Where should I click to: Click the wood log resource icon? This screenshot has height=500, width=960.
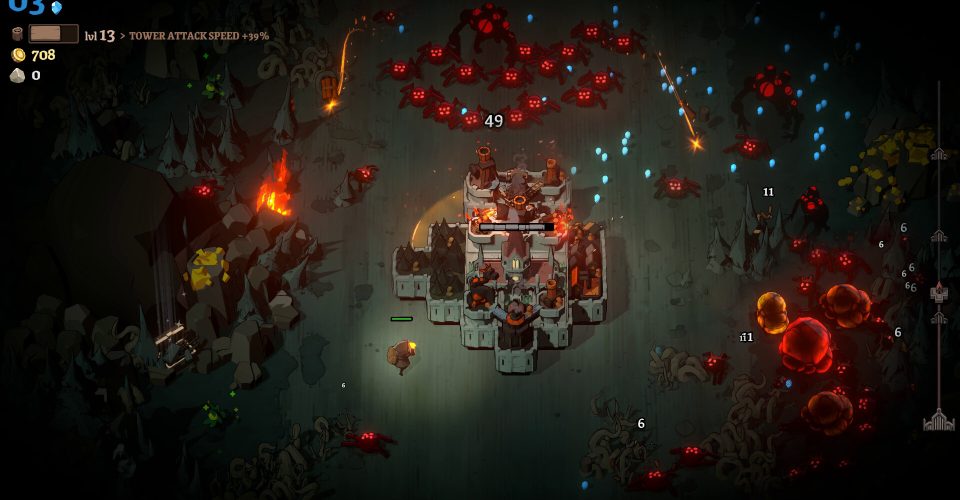(17, 35)
